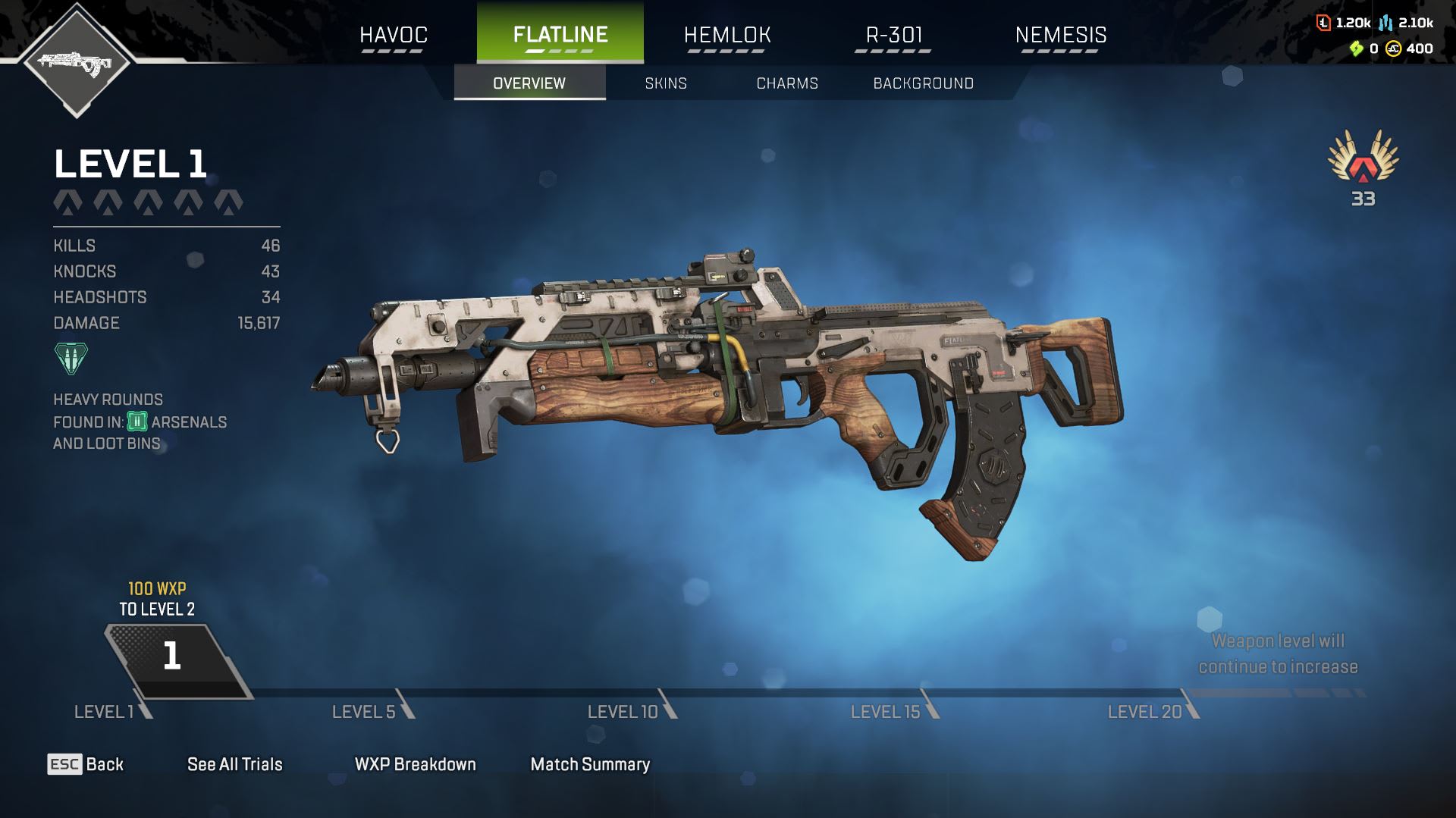The image size is (1456, 818).
Task: Open the Skins sub-tab
Action: click(x=666, y=83)
